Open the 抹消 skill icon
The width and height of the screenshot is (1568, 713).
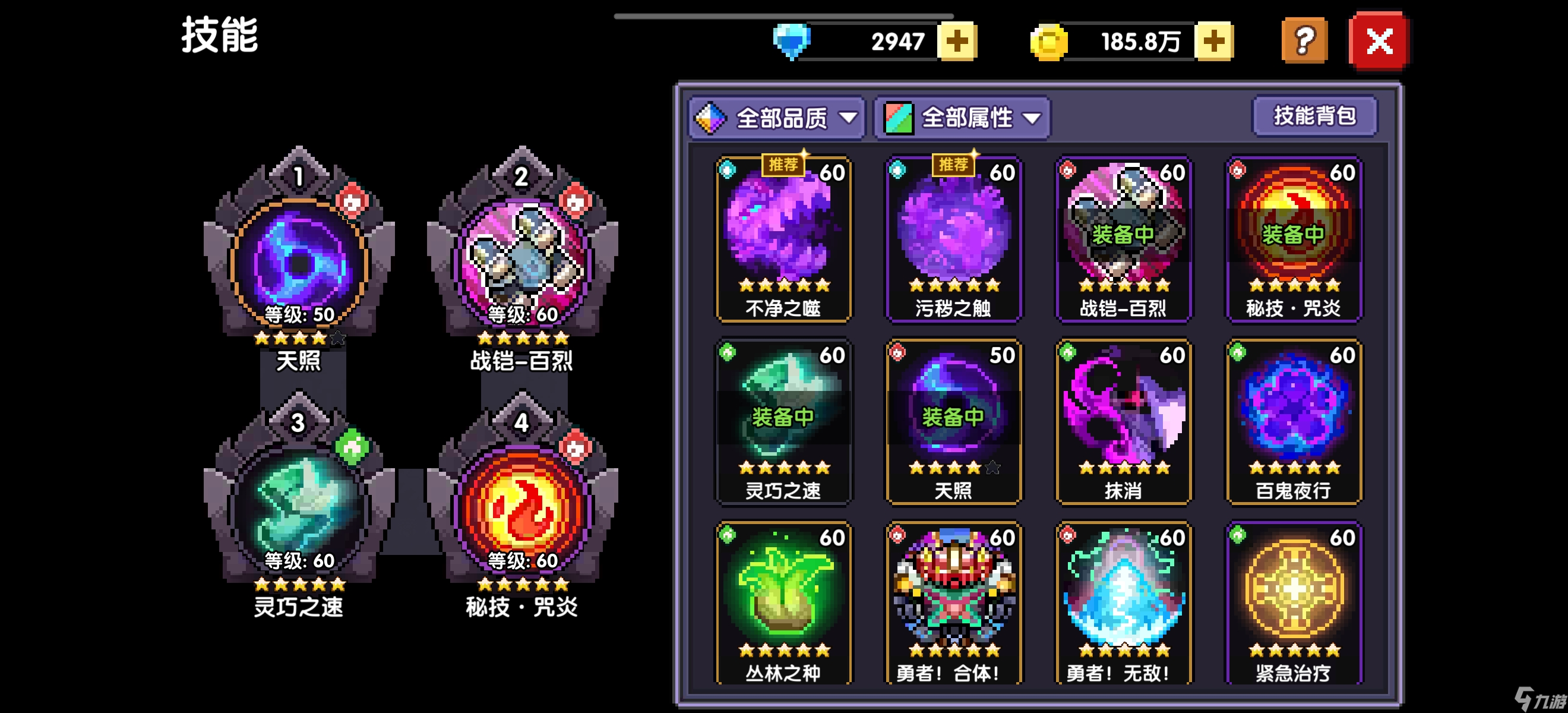click(1124, 420)
